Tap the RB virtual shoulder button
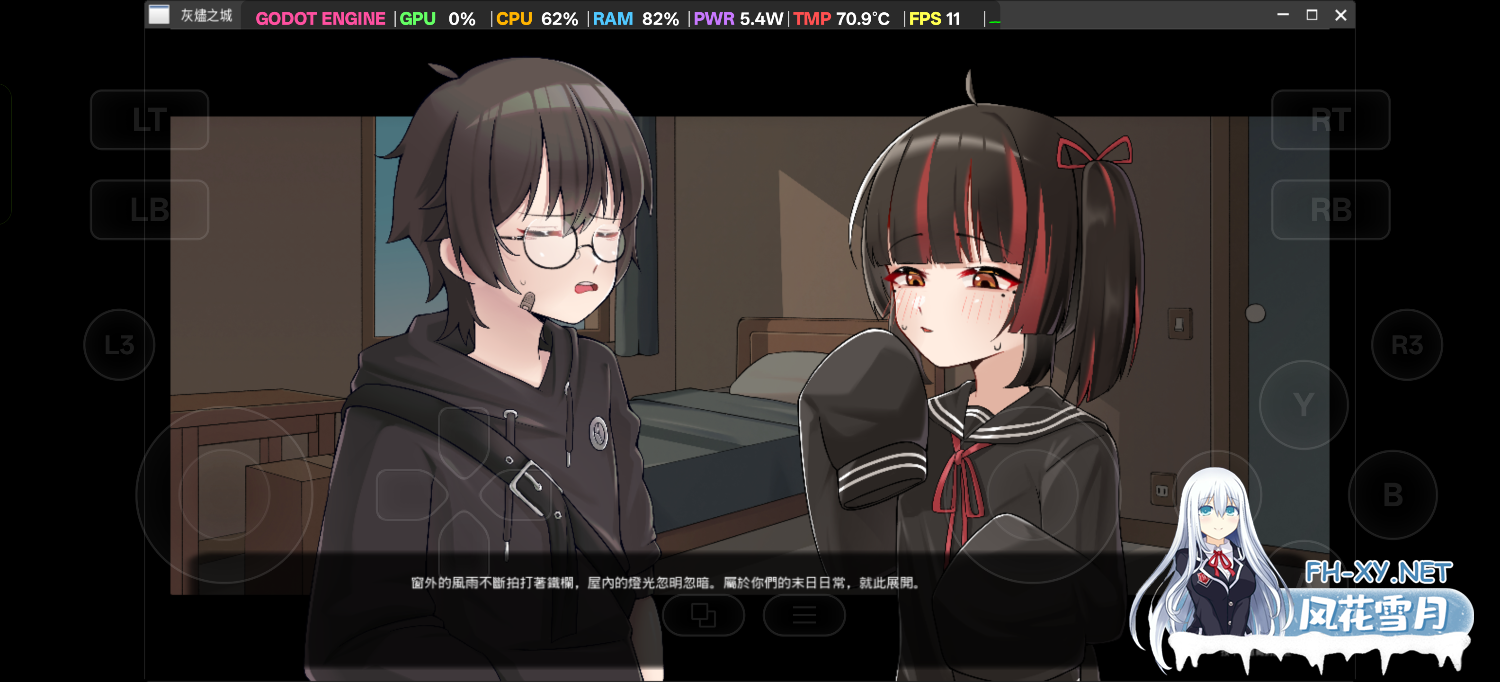The width and height of the screenshot is (1500, 682). tap(1330, 209)
